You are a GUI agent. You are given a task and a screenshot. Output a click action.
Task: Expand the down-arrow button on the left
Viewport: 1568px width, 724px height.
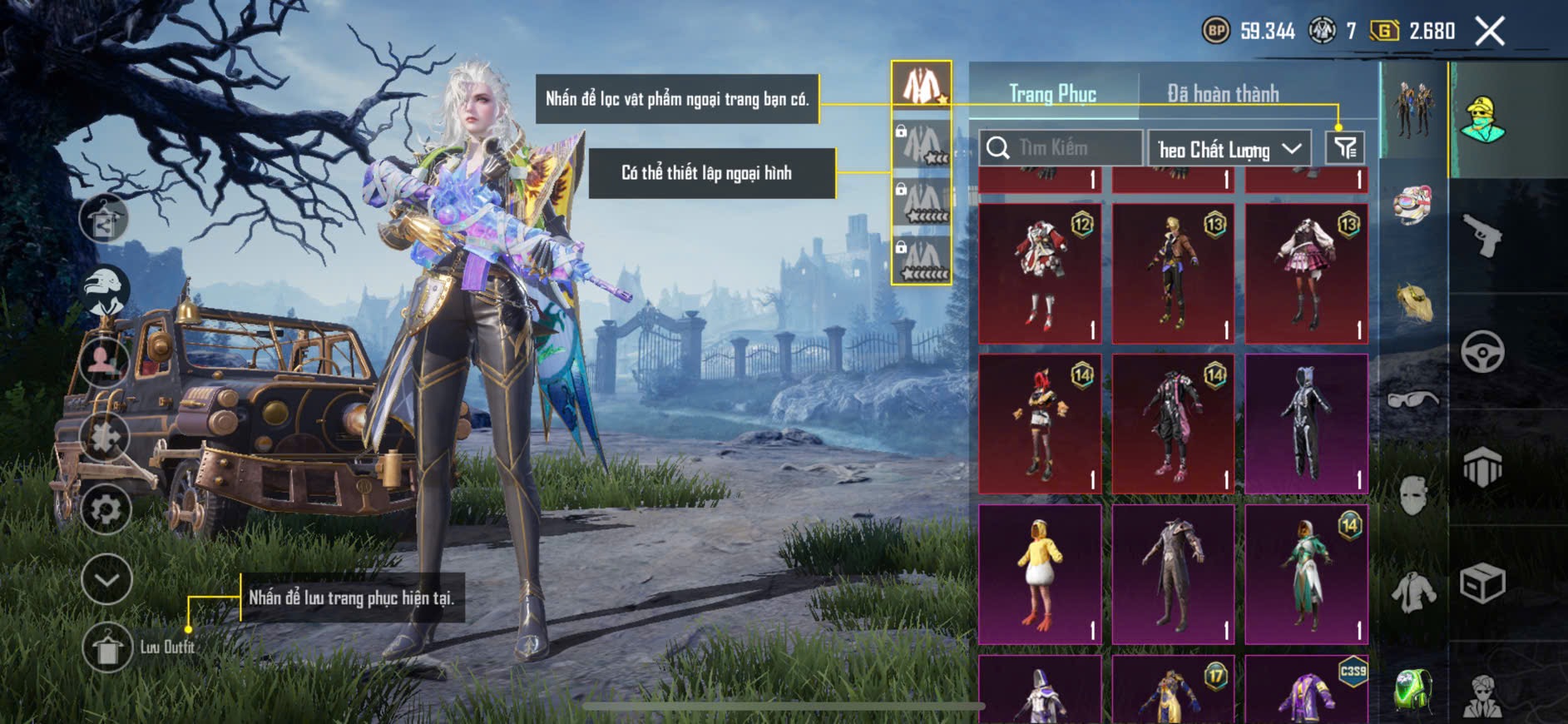pyautogui.click(x=106, y=579)
